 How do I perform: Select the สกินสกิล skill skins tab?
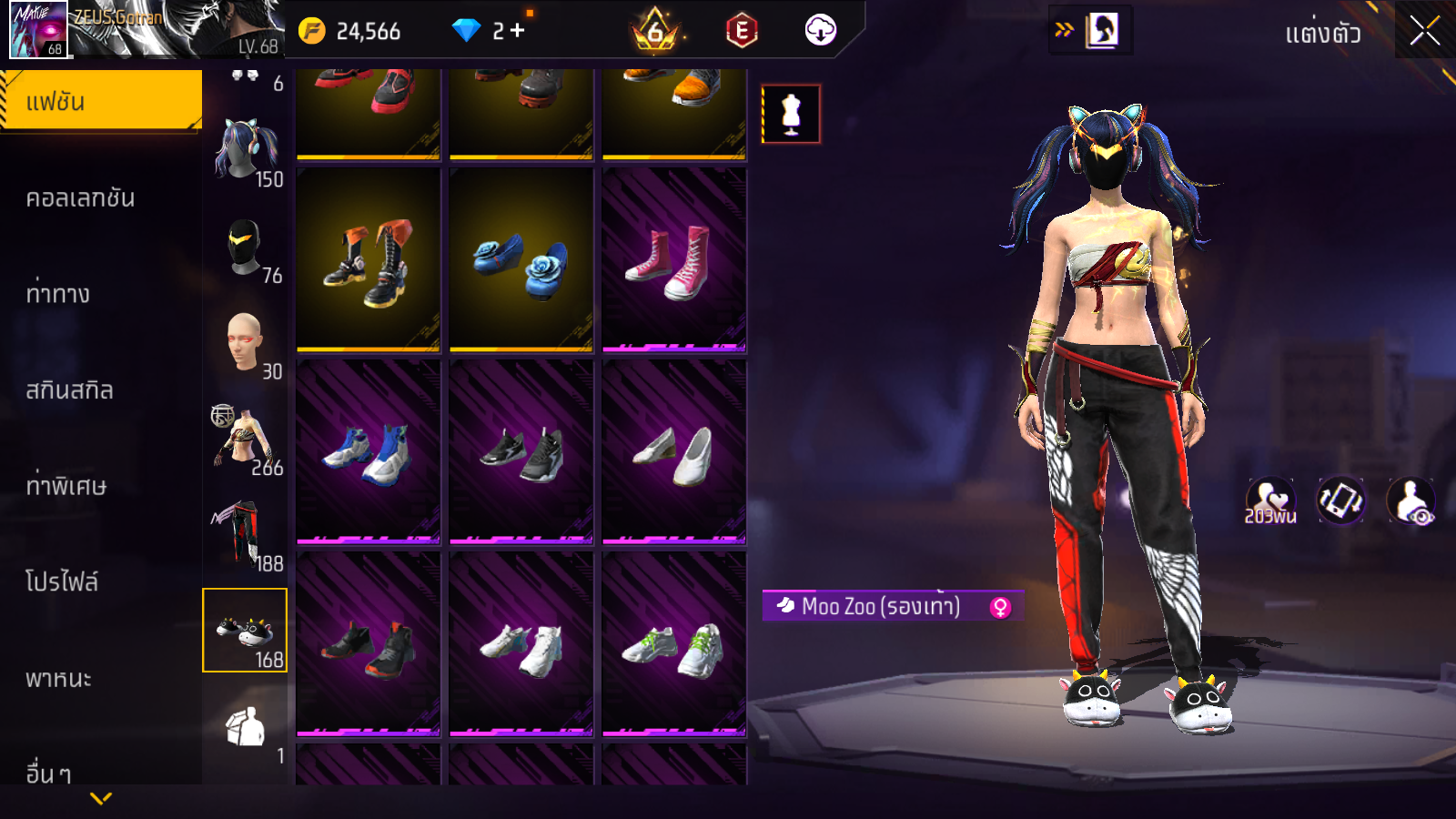tap(70, 390)
